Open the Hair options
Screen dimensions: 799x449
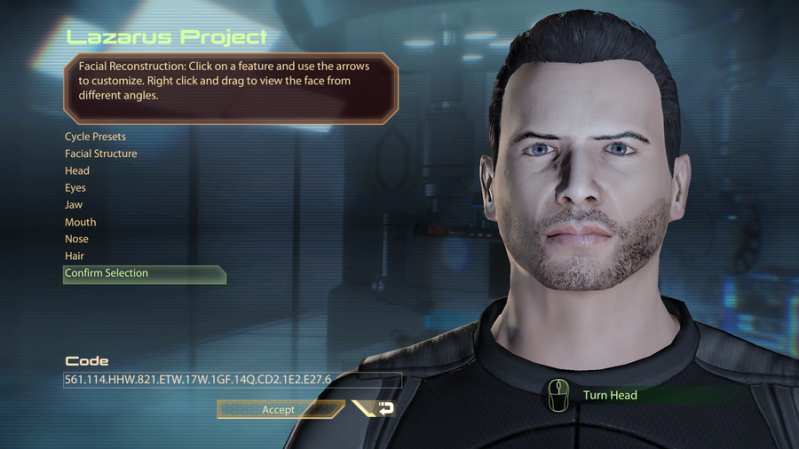74,256
